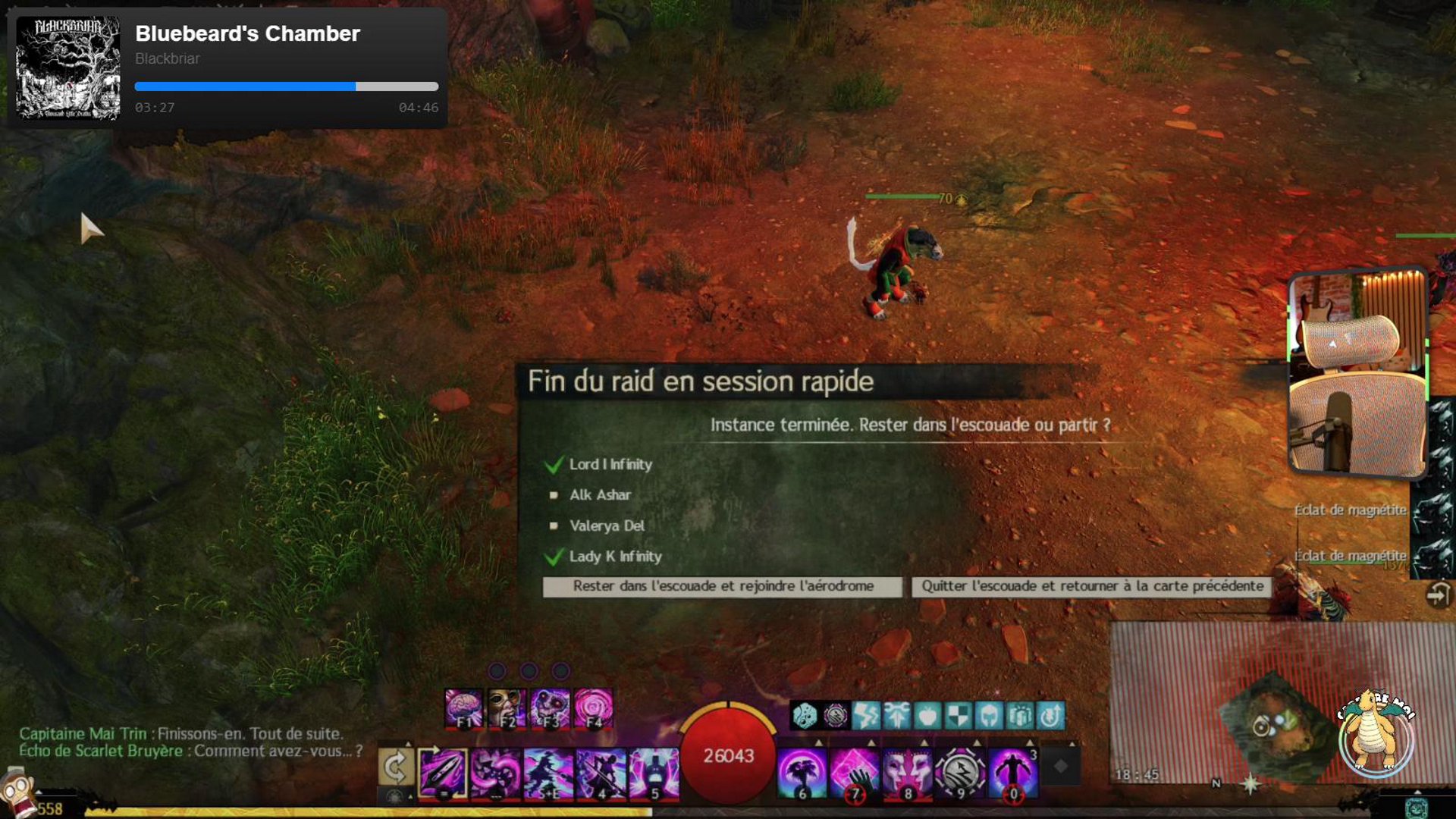
Task: Trigger the F3 skull shatter skill
Action: tap(551, 709)
